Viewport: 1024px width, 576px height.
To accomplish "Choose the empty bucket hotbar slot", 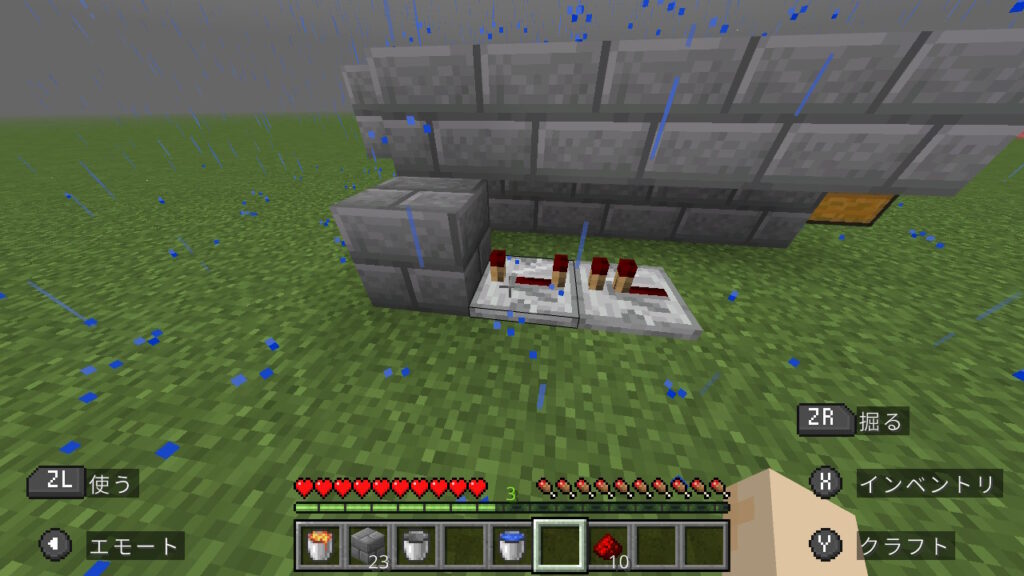I will (x=415, y=545).
